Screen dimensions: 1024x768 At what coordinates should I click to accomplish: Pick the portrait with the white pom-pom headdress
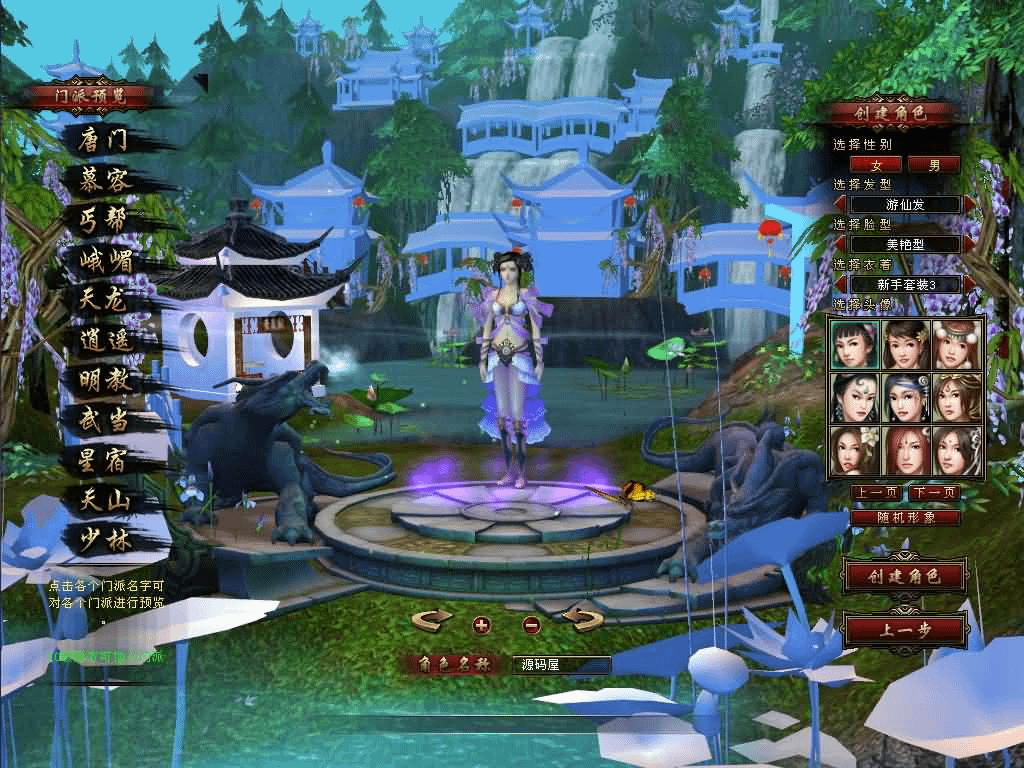point(957,344)
